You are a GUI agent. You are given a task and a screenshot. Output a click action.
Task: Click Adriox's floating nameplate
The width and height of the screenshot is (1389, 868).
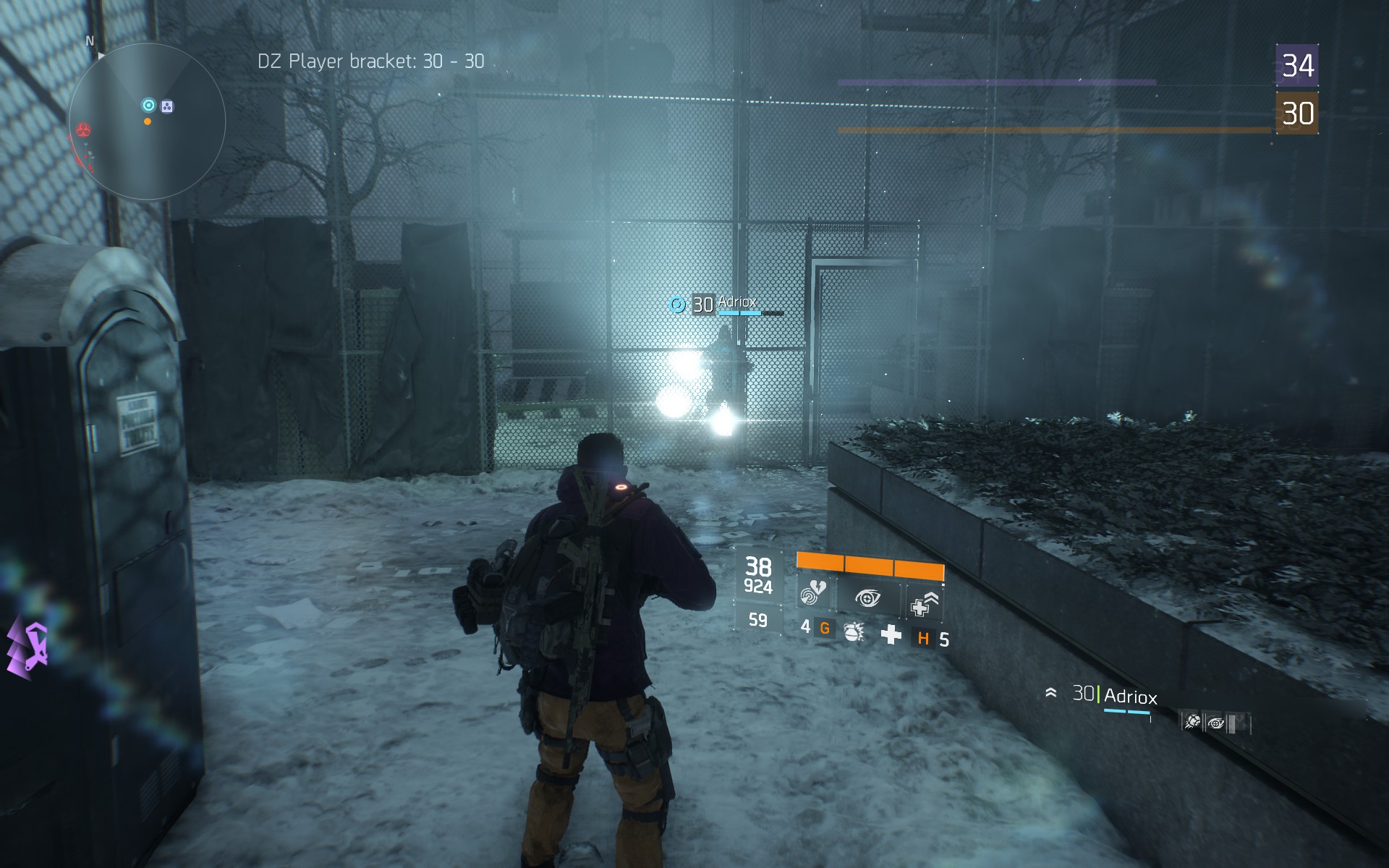click(736, 303)
